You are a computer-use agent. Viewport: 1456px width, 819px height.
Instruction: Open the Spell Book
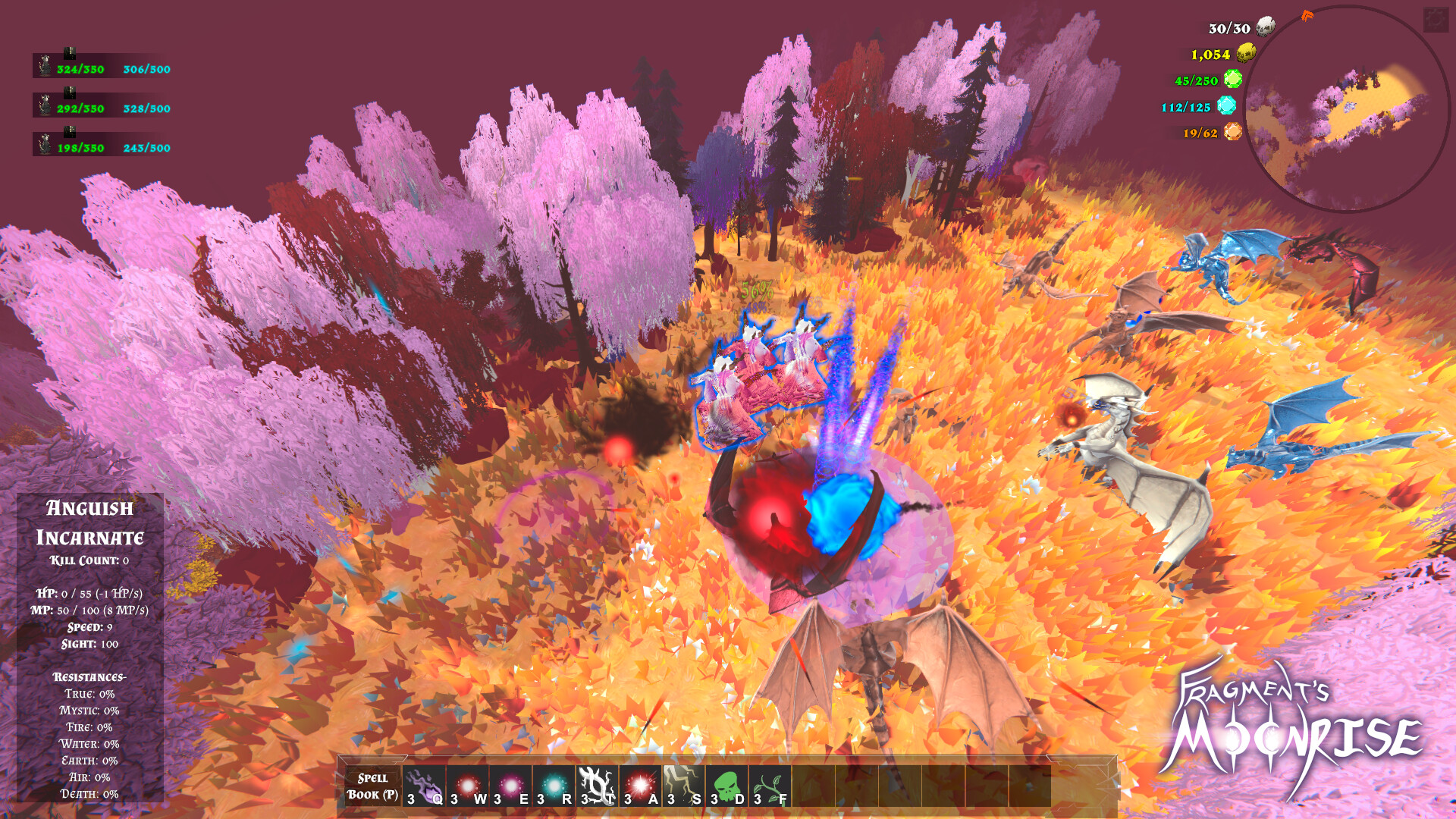[x=372, y=785]
